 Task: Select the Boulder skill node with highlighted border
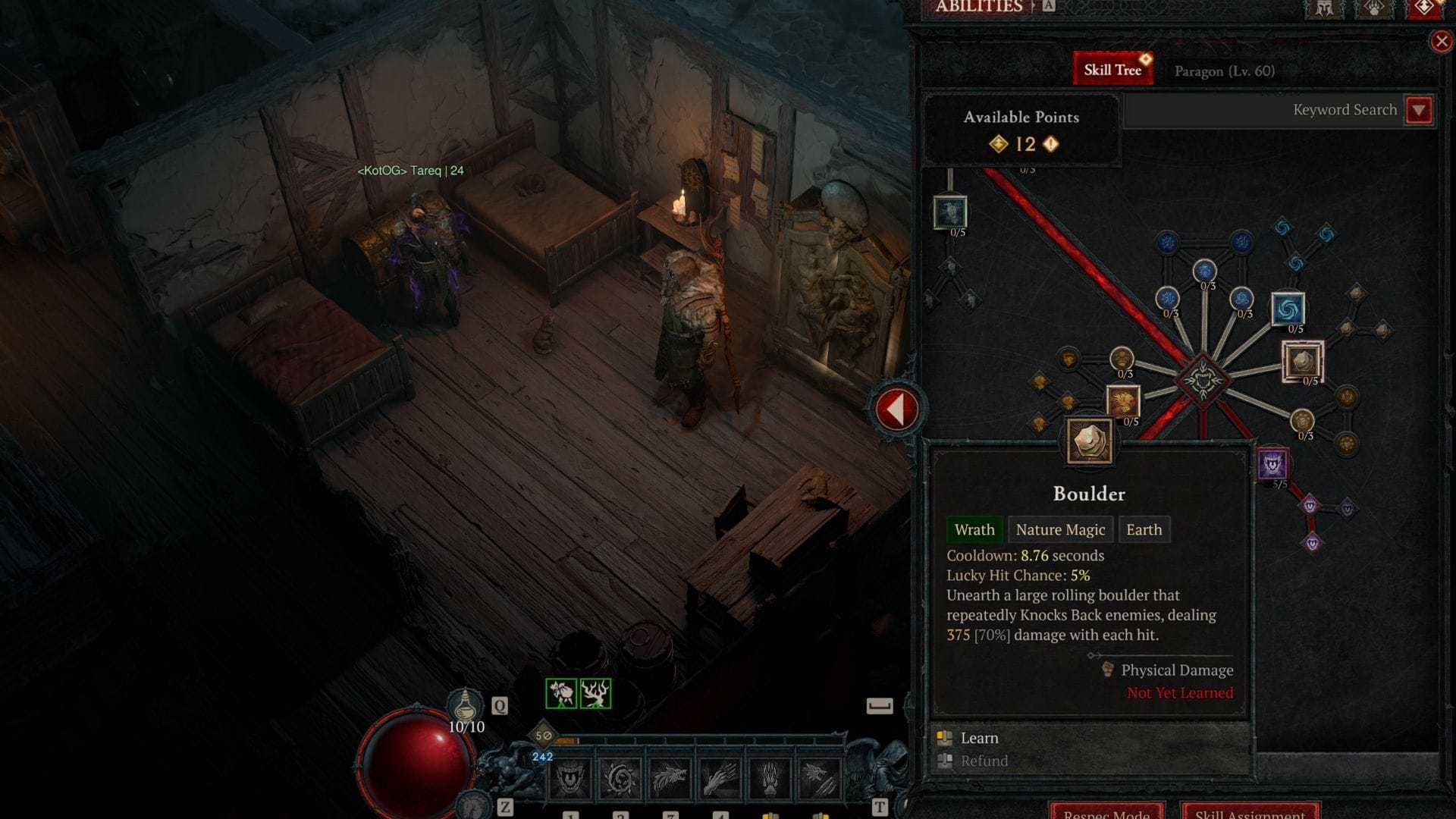click(x=1302, y=361)
